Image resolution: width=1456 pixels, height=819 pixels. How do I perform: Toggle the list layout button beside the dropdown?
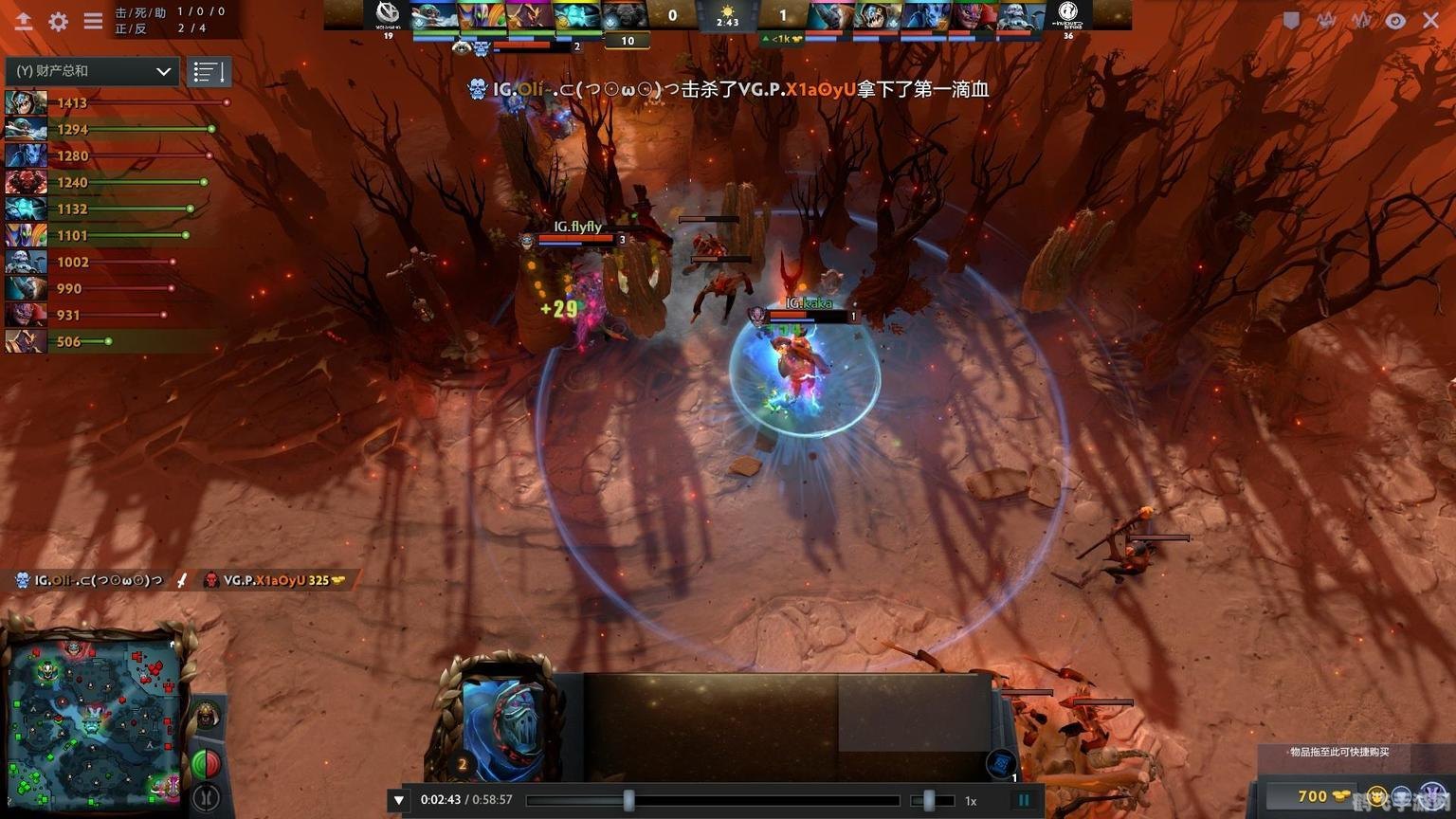(x=209, y=71)
